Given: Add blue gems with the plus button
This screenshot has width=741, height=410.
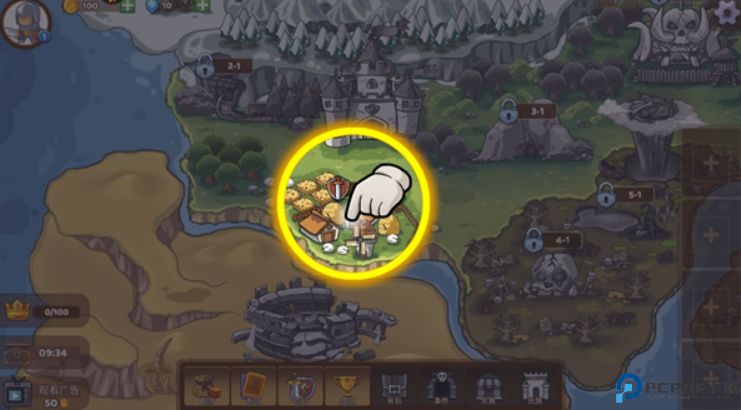Looking at the screenshot, I should (204, 6).
